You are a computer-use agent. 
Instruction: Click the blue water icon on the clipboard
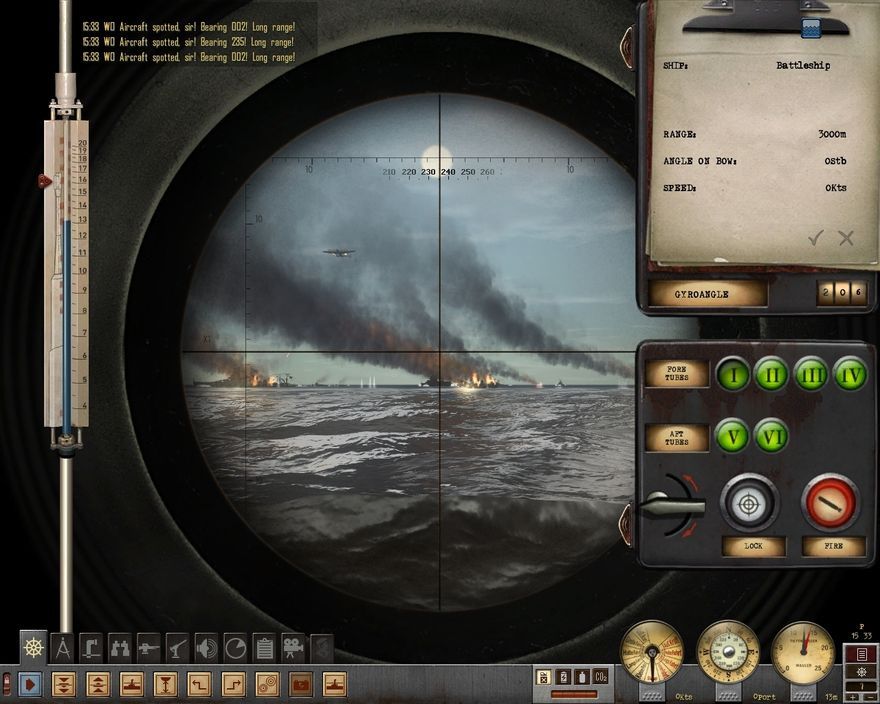click(x=810, y=28)
